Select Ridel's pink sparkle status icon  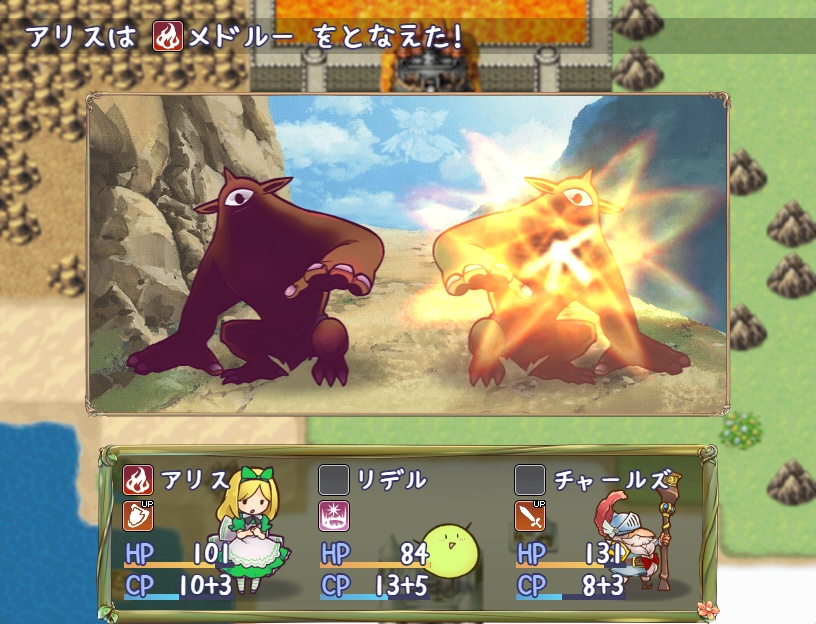coord(333,516)
